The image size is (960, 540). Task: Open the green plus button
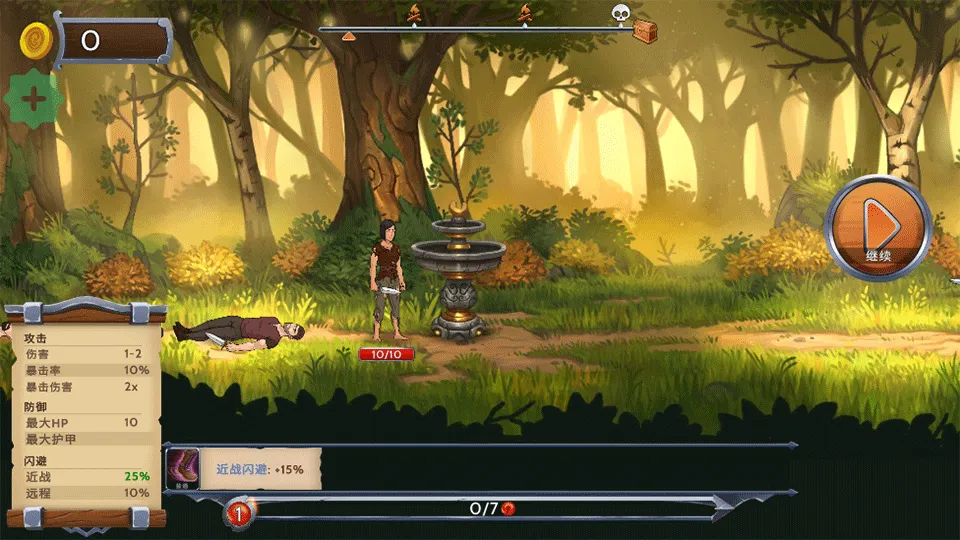click(x=34, y=99)
